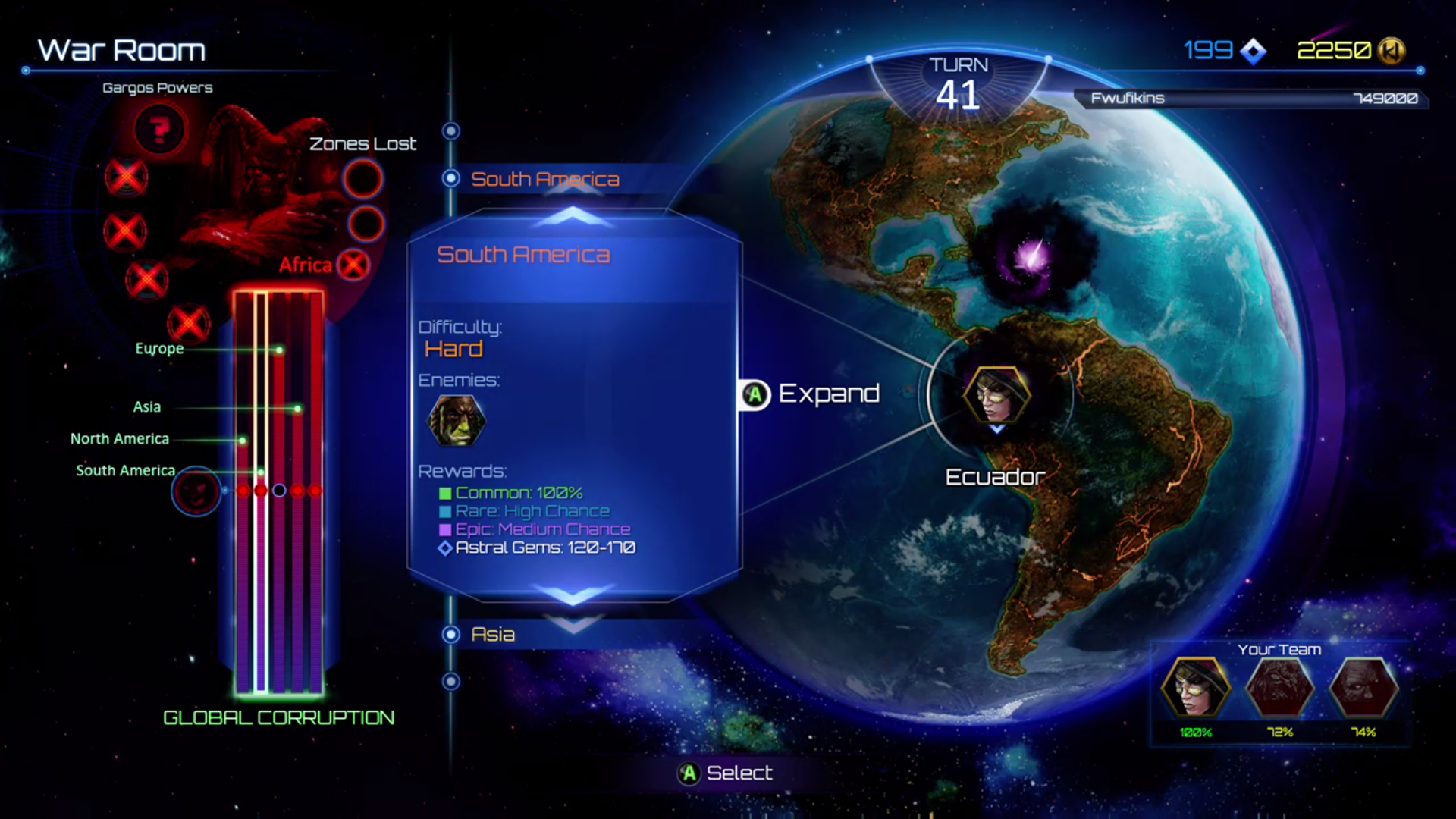
Task: Select the Europe corruption label
Action: click(x=159, y=349)
